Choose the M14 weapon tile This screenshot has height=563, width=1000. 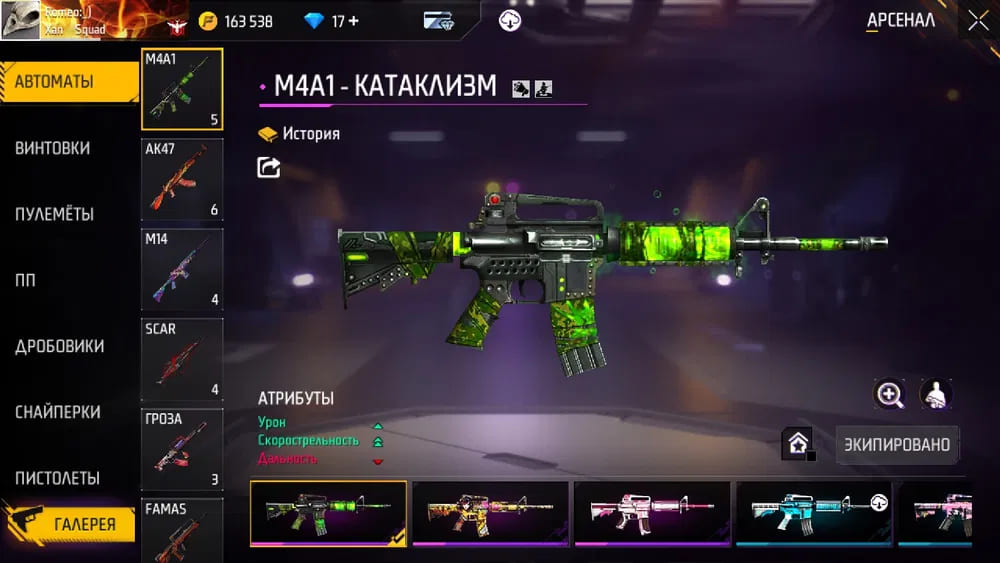(182, 270)
